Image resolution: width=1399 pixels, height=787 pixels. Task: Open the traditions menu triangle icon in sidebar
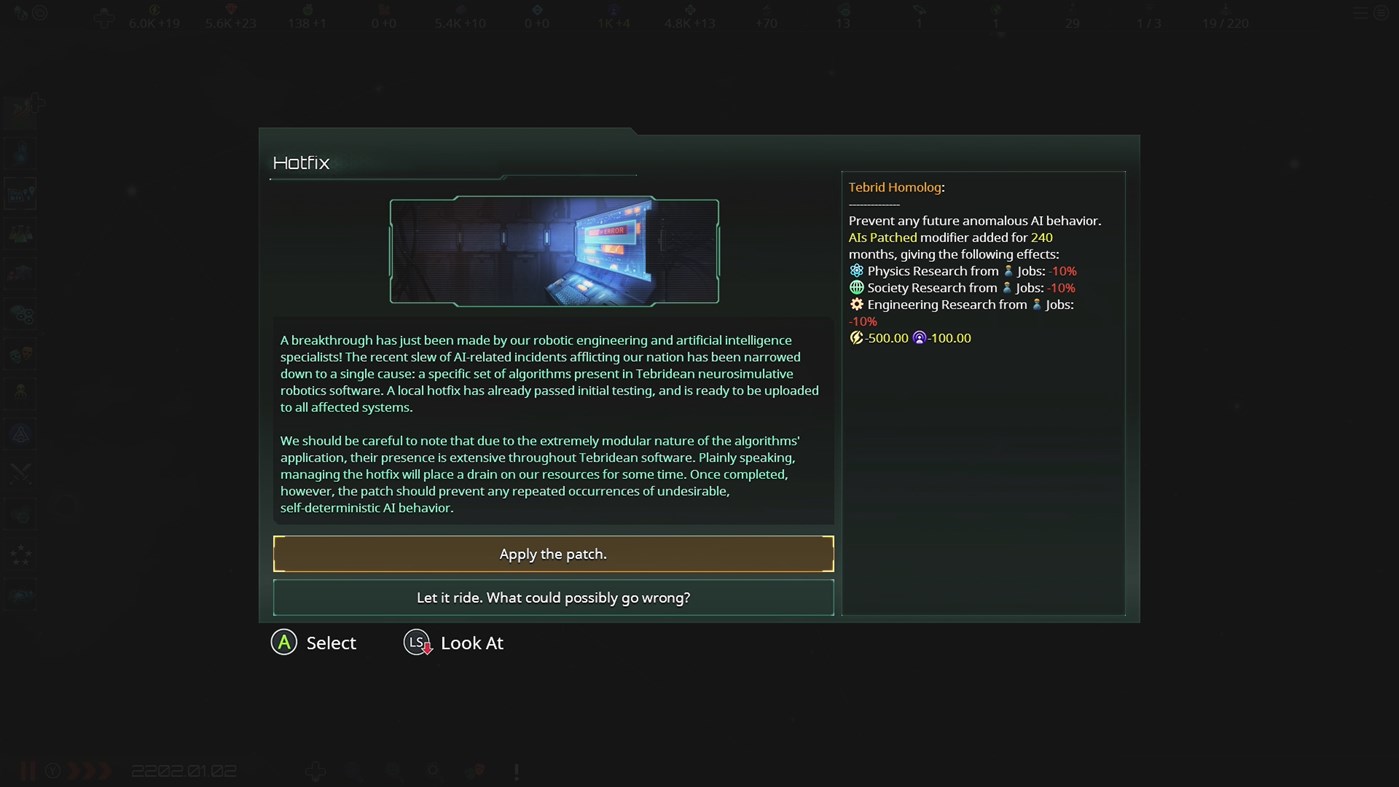pyautogui.click(x=22, y=433)
